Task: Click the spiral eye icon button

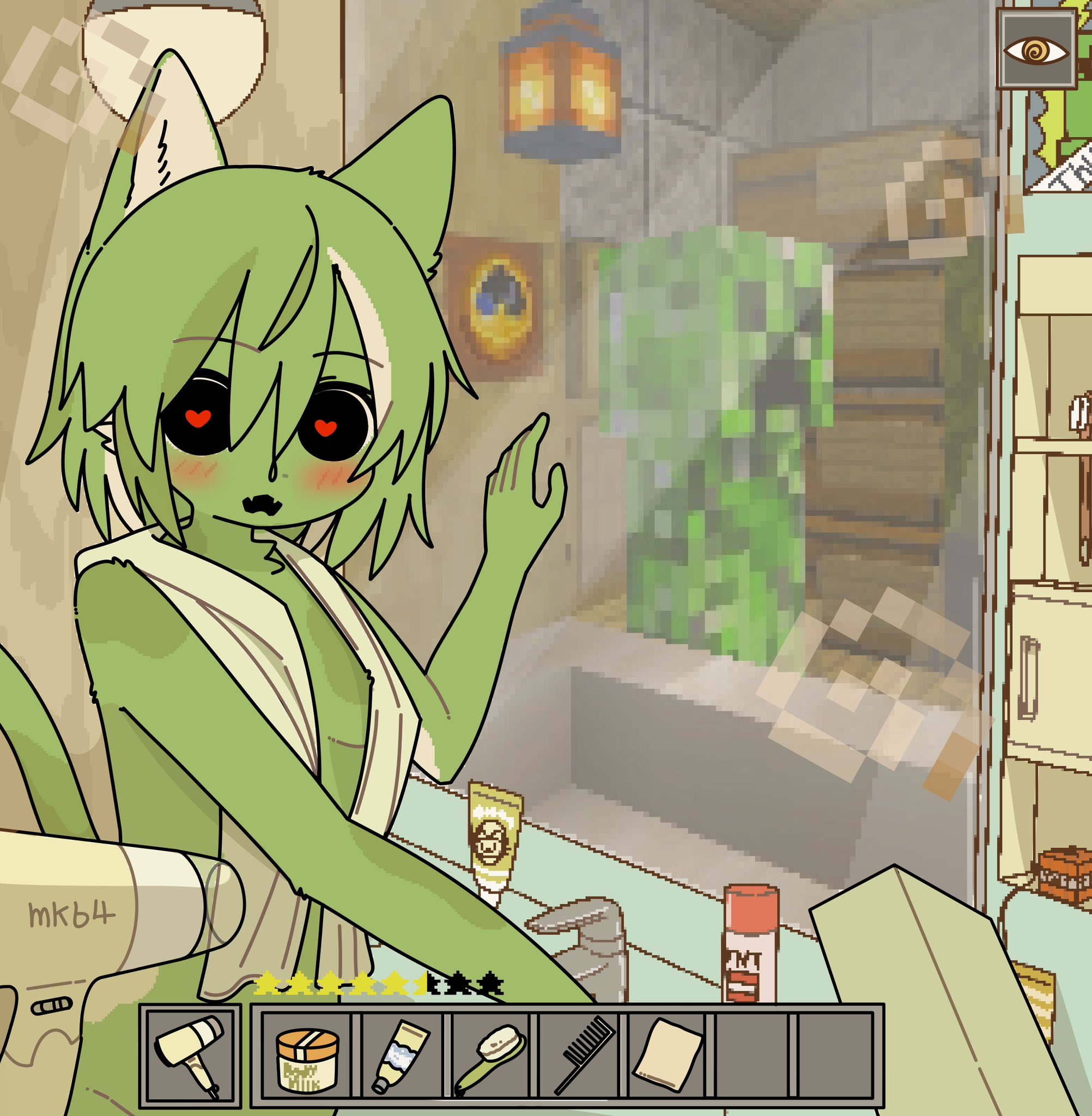Action: pos(1036,52)
